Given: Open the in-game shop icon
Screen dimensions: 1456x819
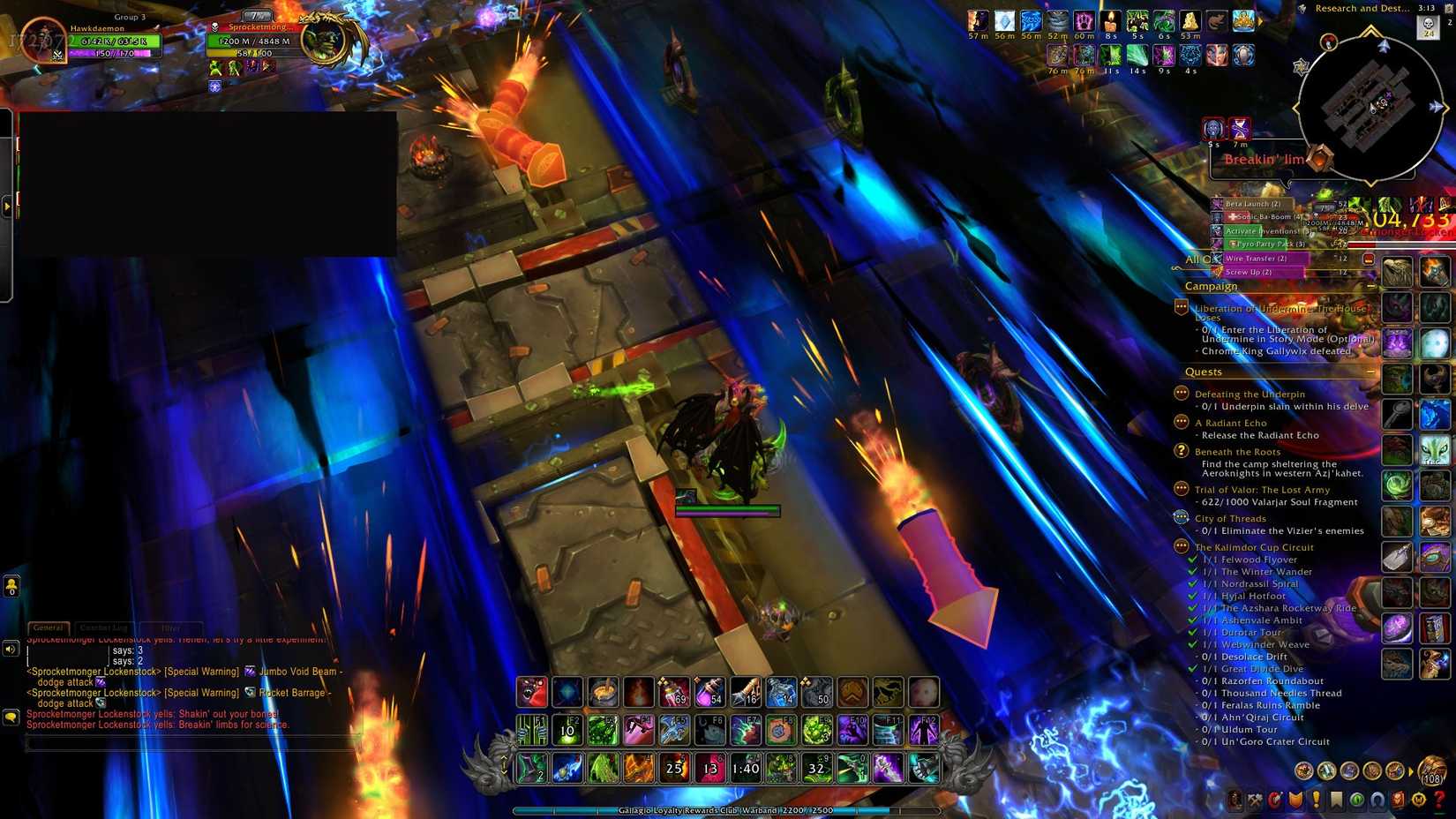Looking at the screenshot, I should point(1419,801).
